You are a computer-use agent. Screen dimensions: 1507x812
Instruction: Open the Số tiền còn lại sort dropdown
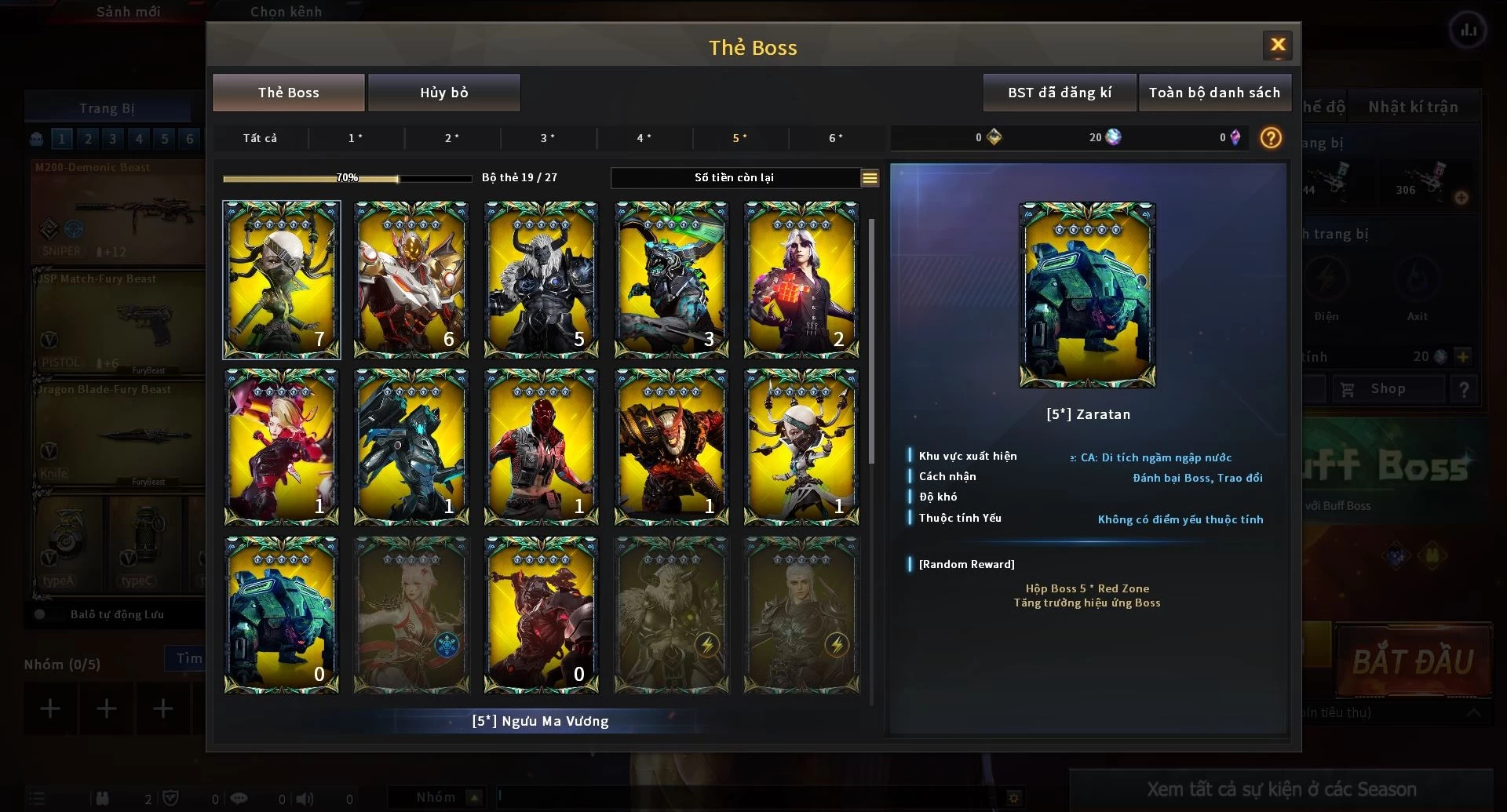pyautogui.click(x=870, y=178)
